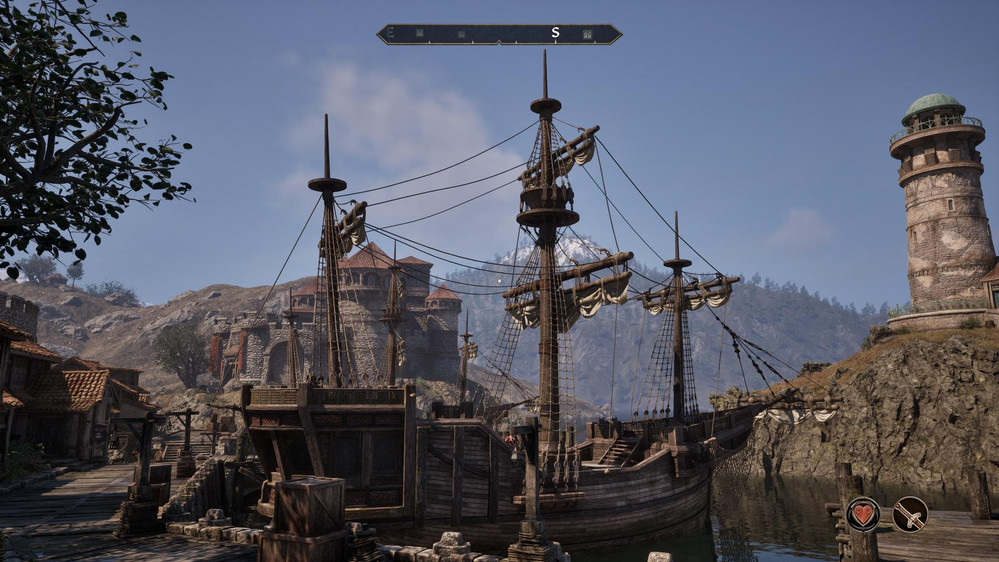999x562 pixels.
Task: Click the compass bar's S heading
Action: pyautogui.click(x=555, y=33)
